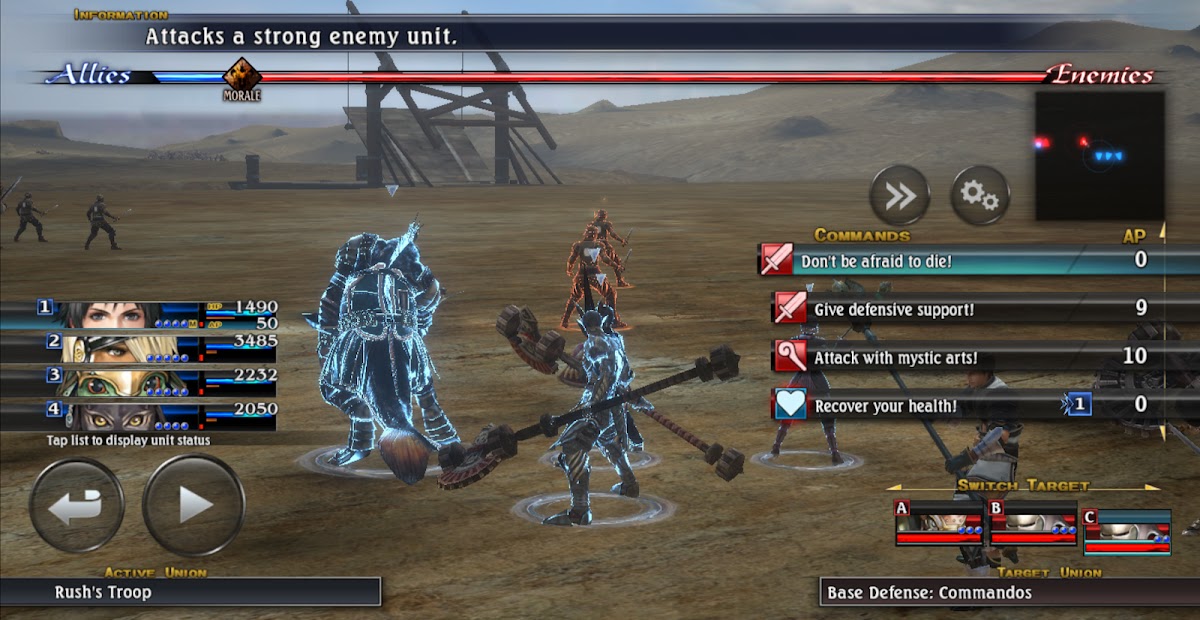The image size is (1200, 620).
Task: Switch target to enemy union A
Action: [x=938, y=524]
